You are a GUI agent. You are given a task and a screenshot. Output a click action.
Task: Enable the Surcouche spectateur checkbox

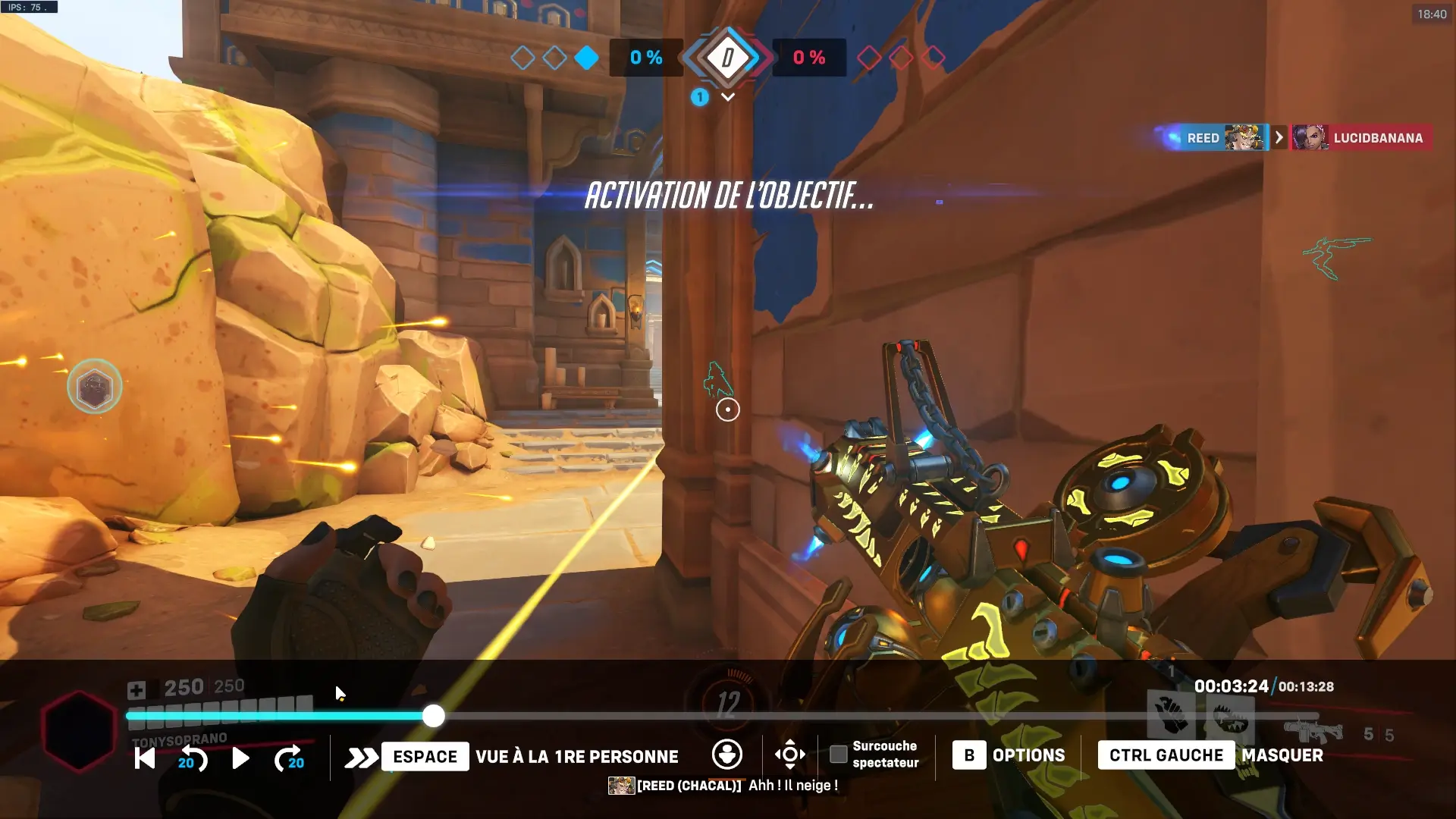click(x=838, y=755)
